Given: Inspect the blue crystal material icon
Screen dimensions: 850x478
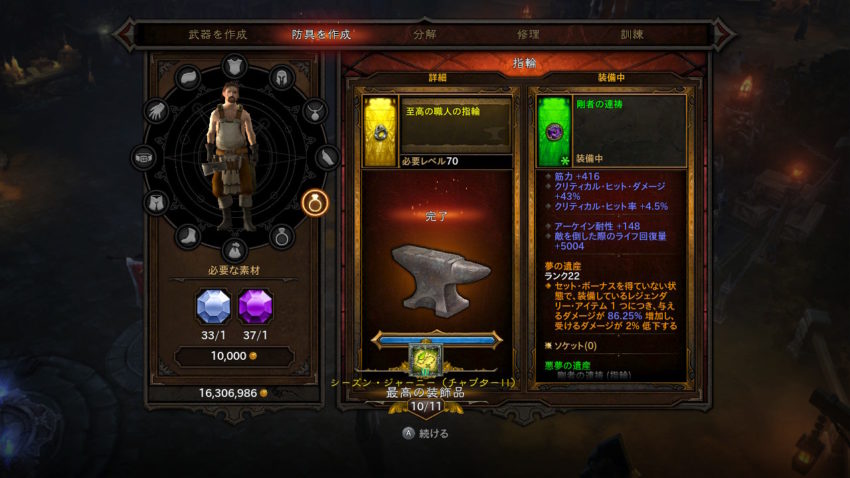Looking at the screenshot, I should 213,306.
